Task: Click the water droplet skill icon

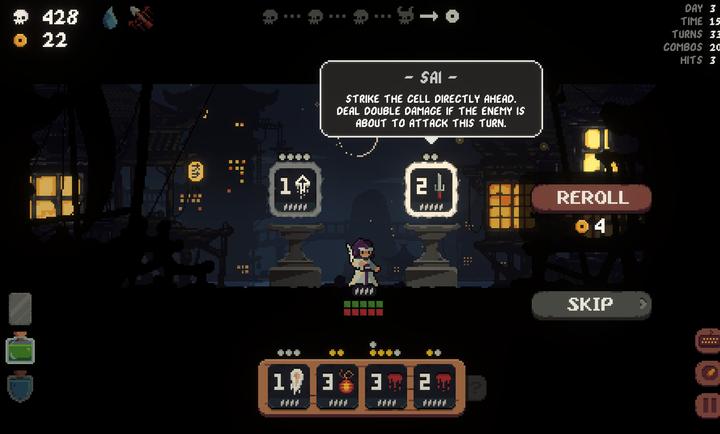Action: tap(110, 17)
